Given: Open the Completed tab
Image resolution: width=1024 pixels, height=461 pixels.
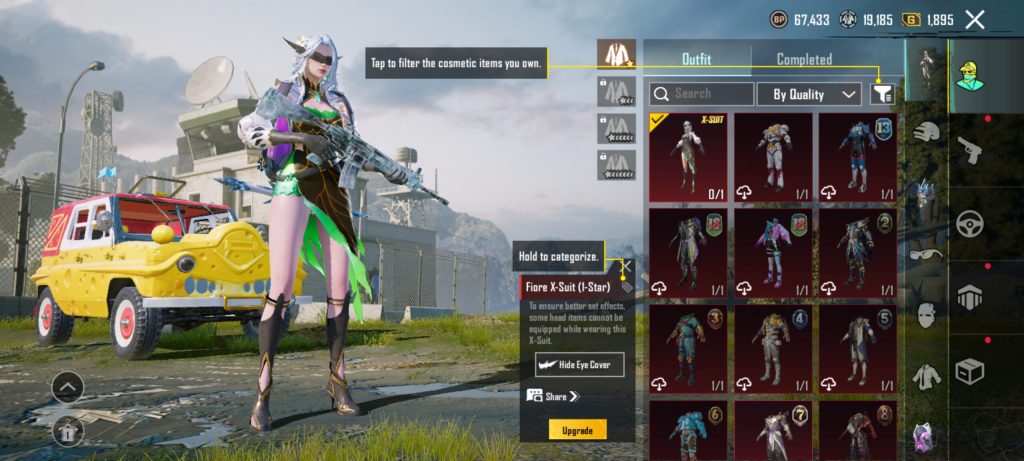Looking at the screenshot, I should [x=804, y=59].
